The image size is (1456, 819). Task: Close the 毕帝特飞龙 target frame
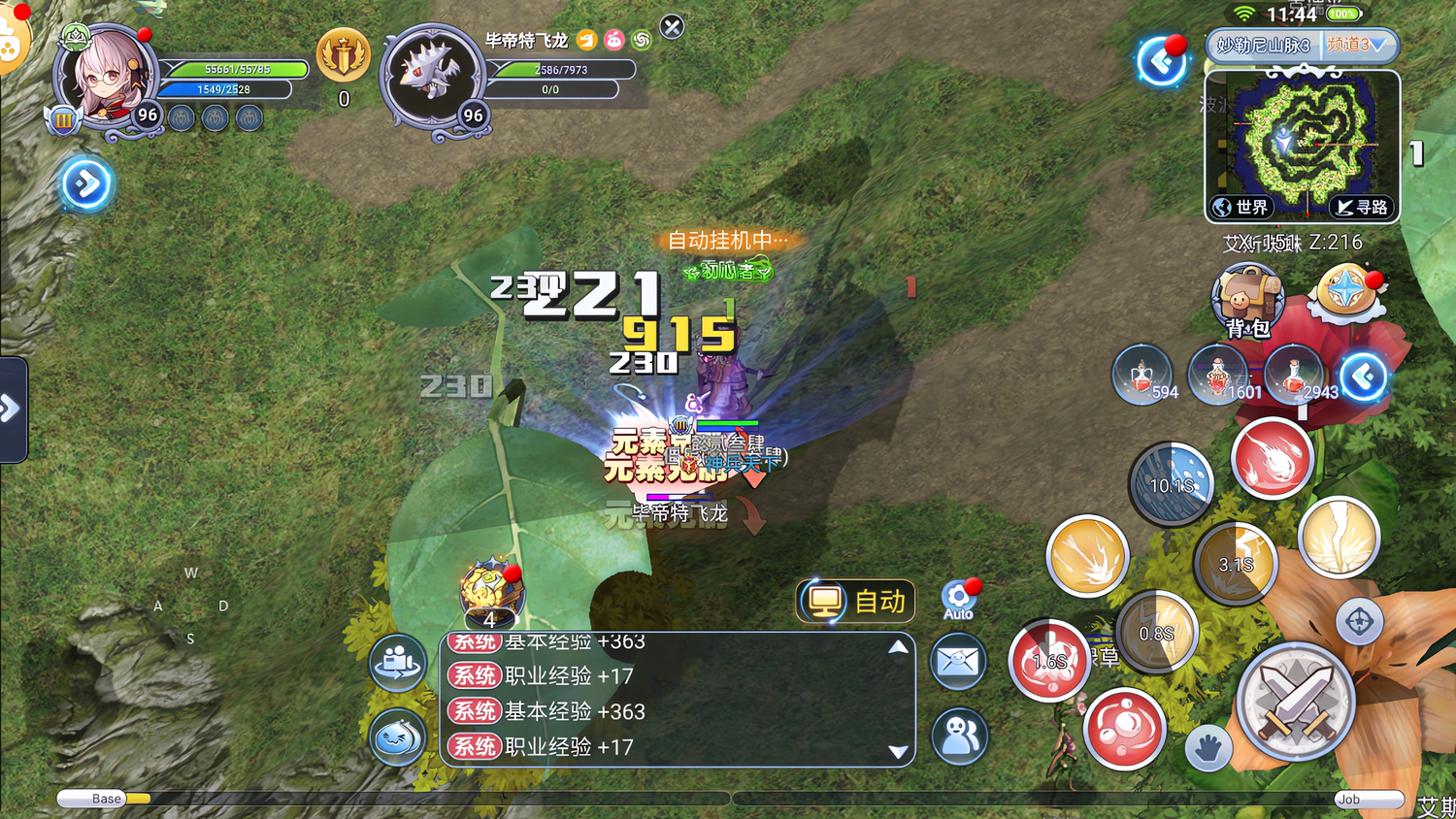coord(672,27)
